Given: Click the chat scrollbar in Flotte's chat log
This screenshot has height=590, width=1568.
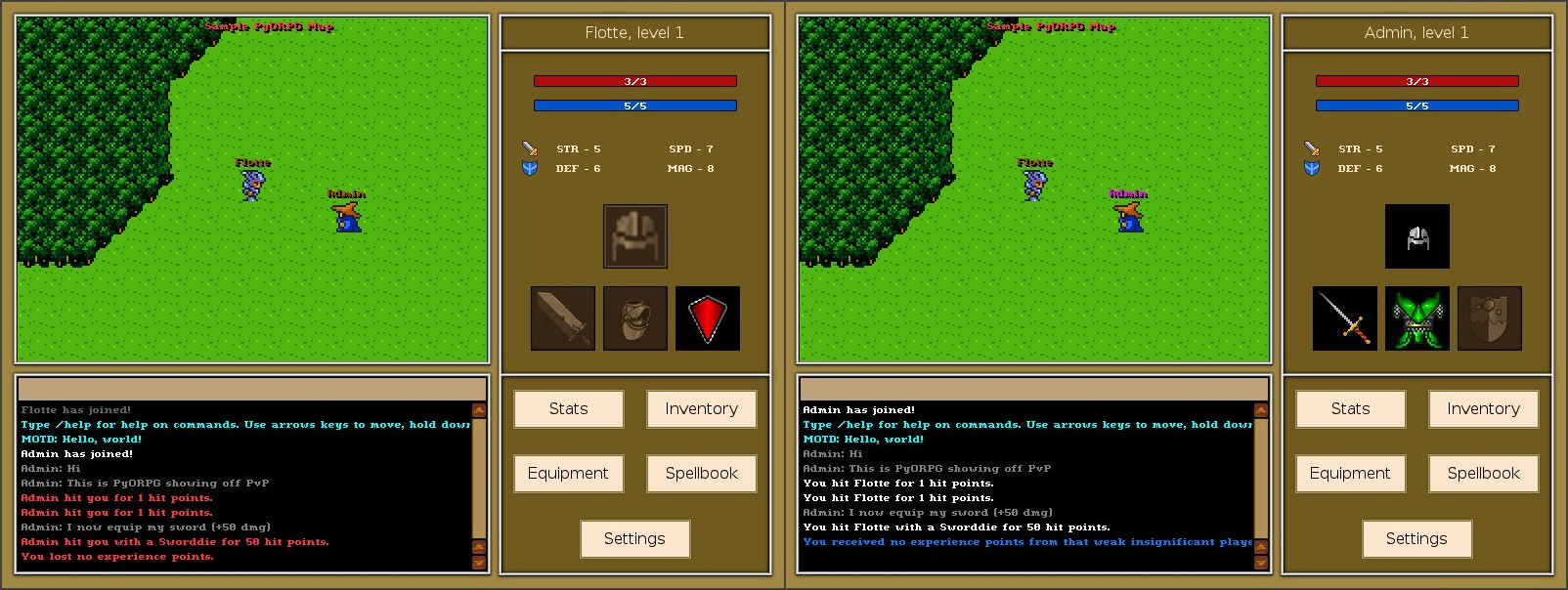Looking at the screenshot, I should coord(479,479).
